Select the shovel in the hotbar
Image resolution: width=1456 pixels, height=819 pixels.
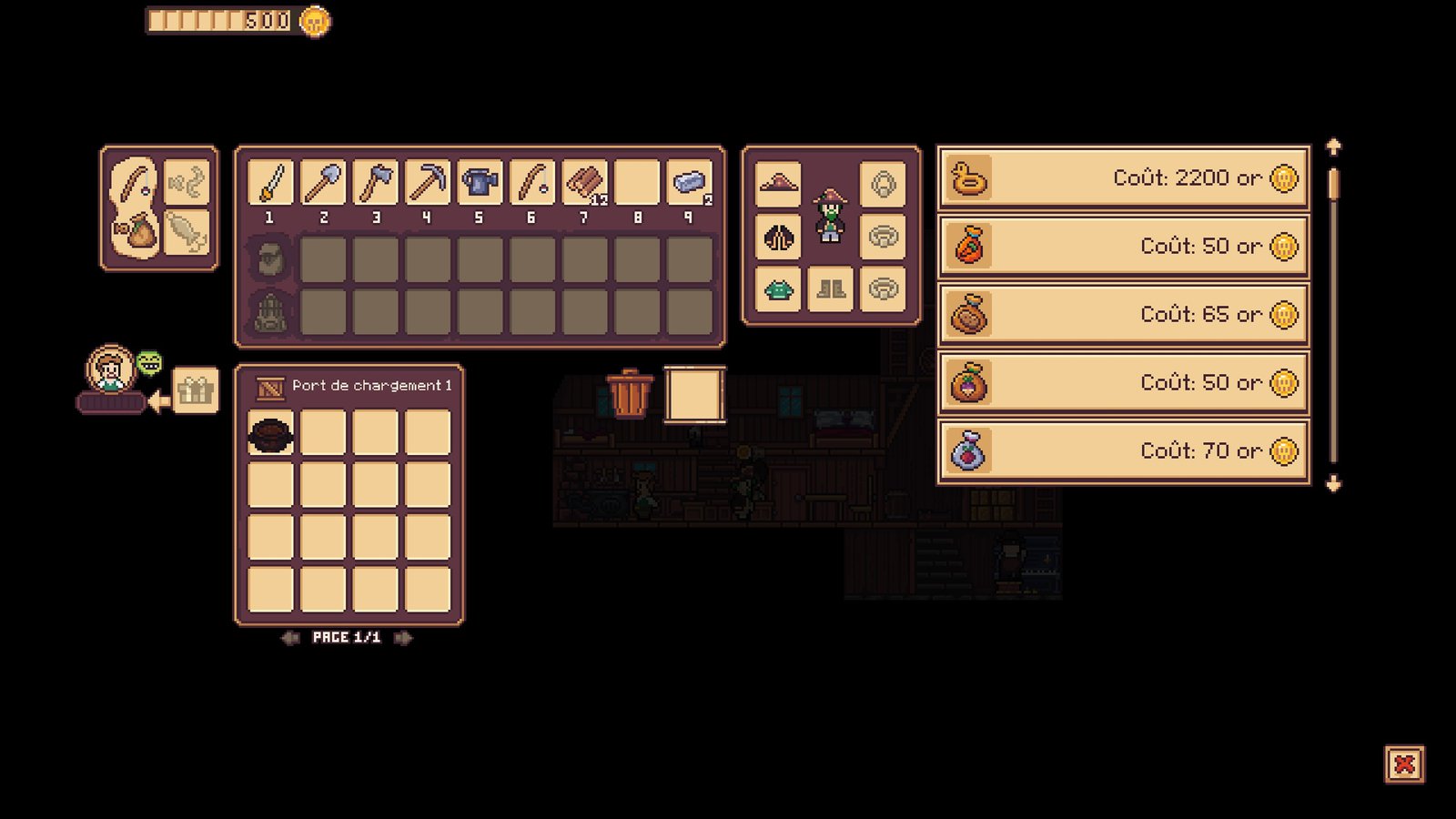tap(323, 183)
